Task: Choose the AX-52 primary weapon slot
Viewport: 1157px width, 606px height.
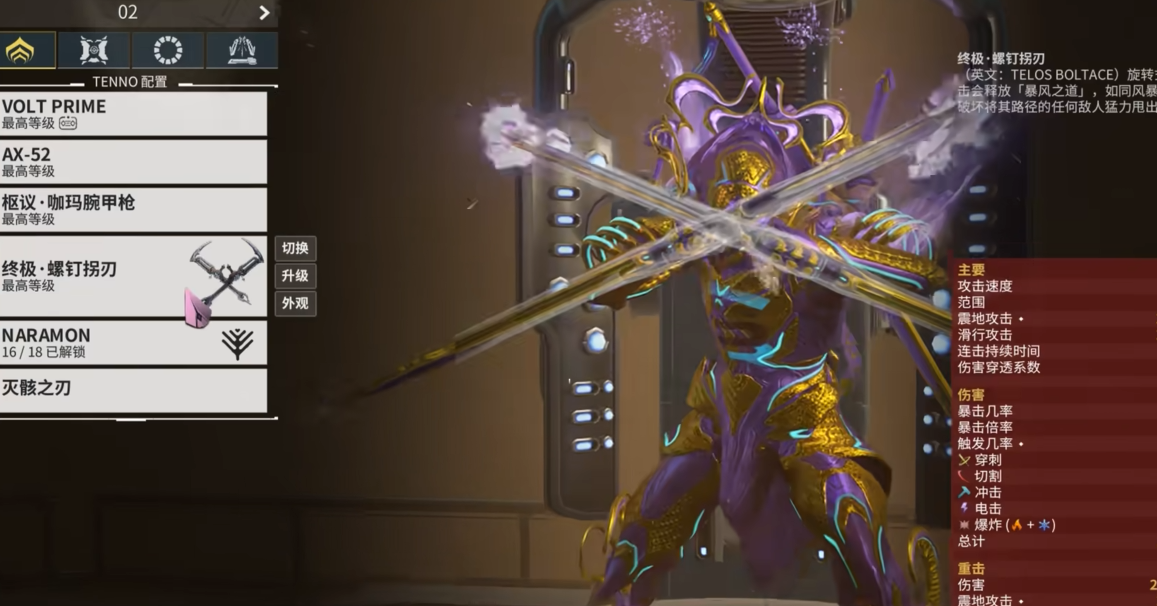Action: click(133, 162)
